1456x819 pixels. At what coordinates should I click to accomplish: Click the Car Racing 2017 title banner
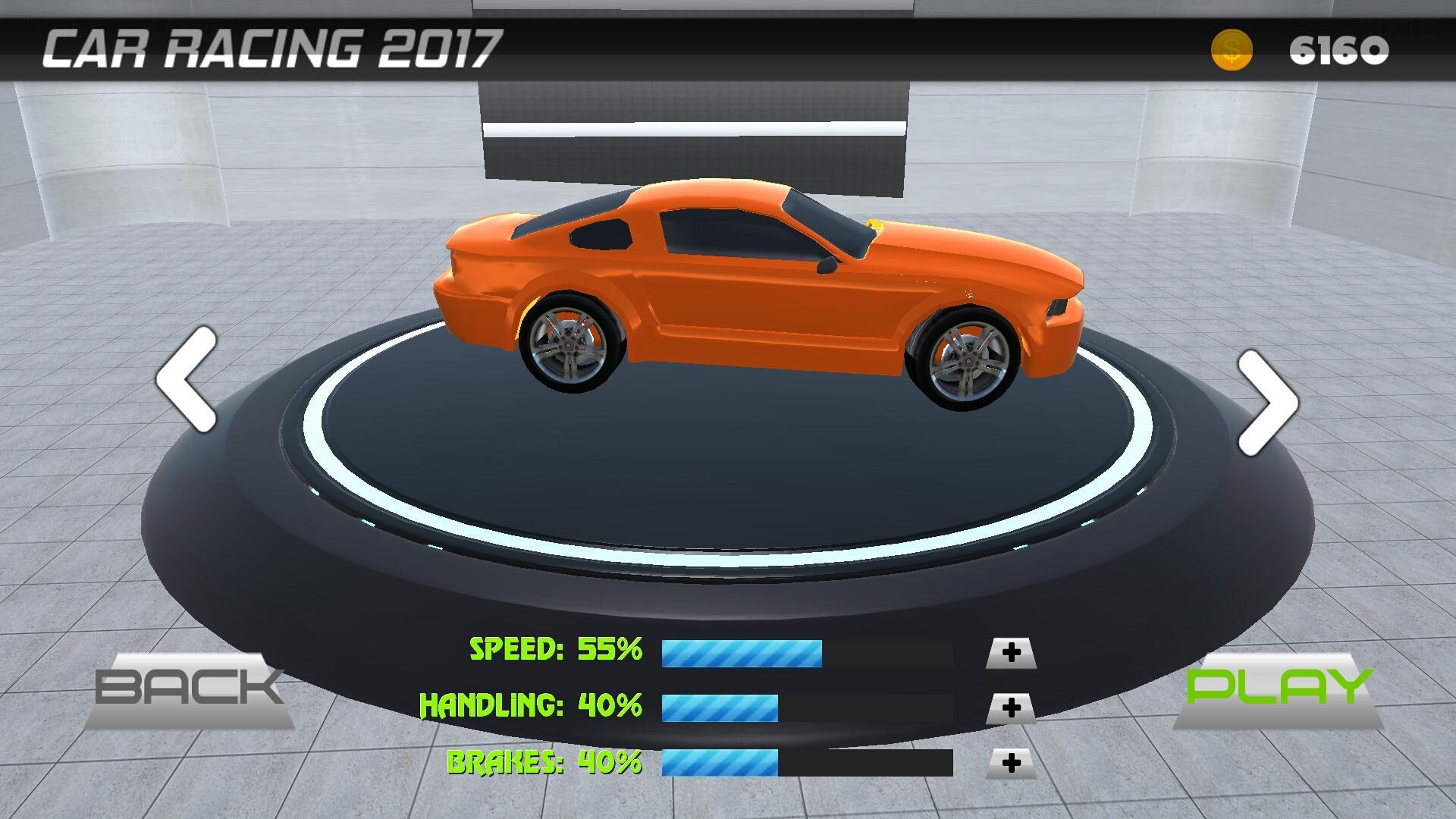(273, 47)
